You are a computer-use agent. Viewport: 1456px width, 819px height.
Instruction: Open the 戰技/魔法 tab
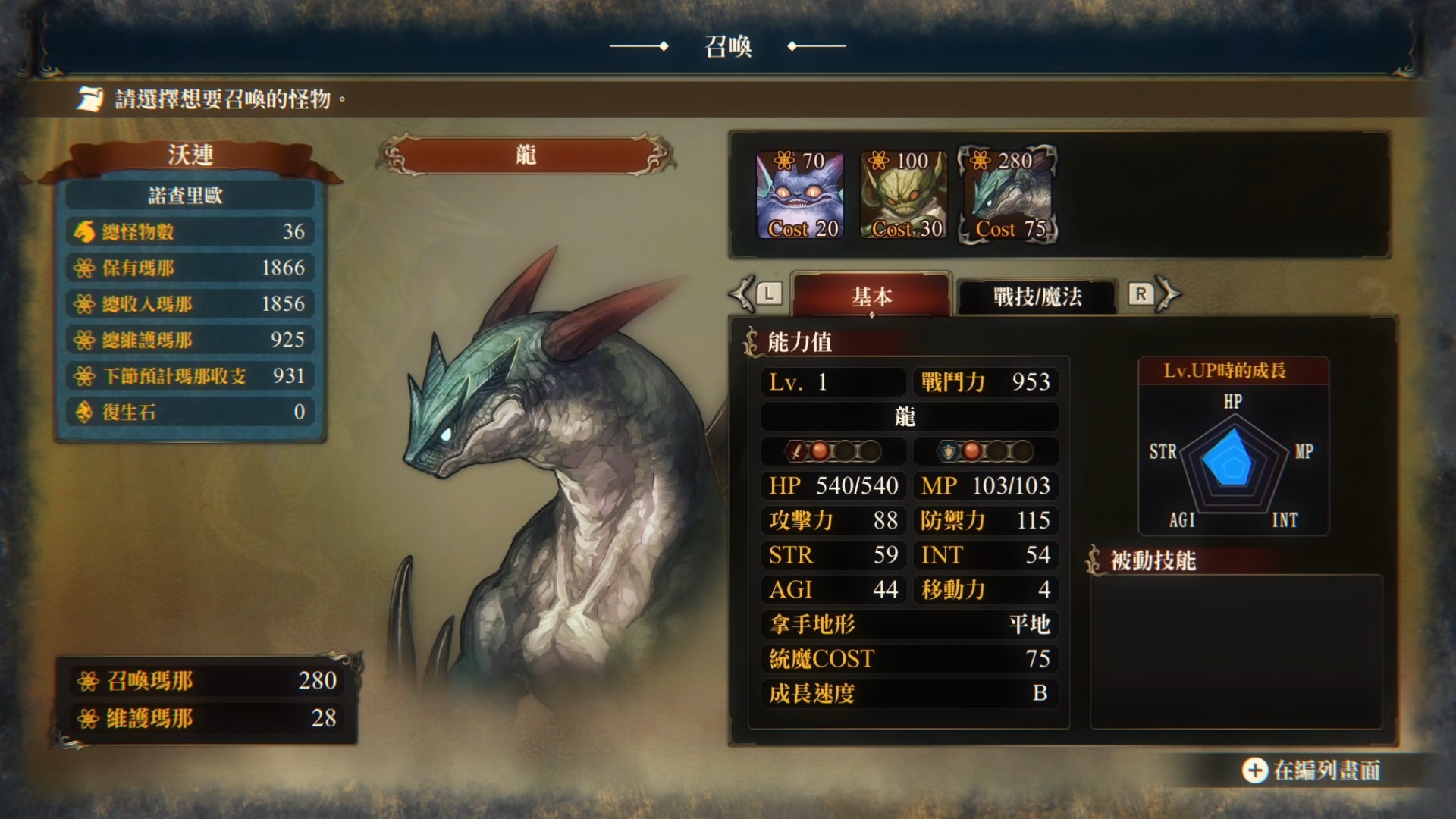[x=1037, y=296]
